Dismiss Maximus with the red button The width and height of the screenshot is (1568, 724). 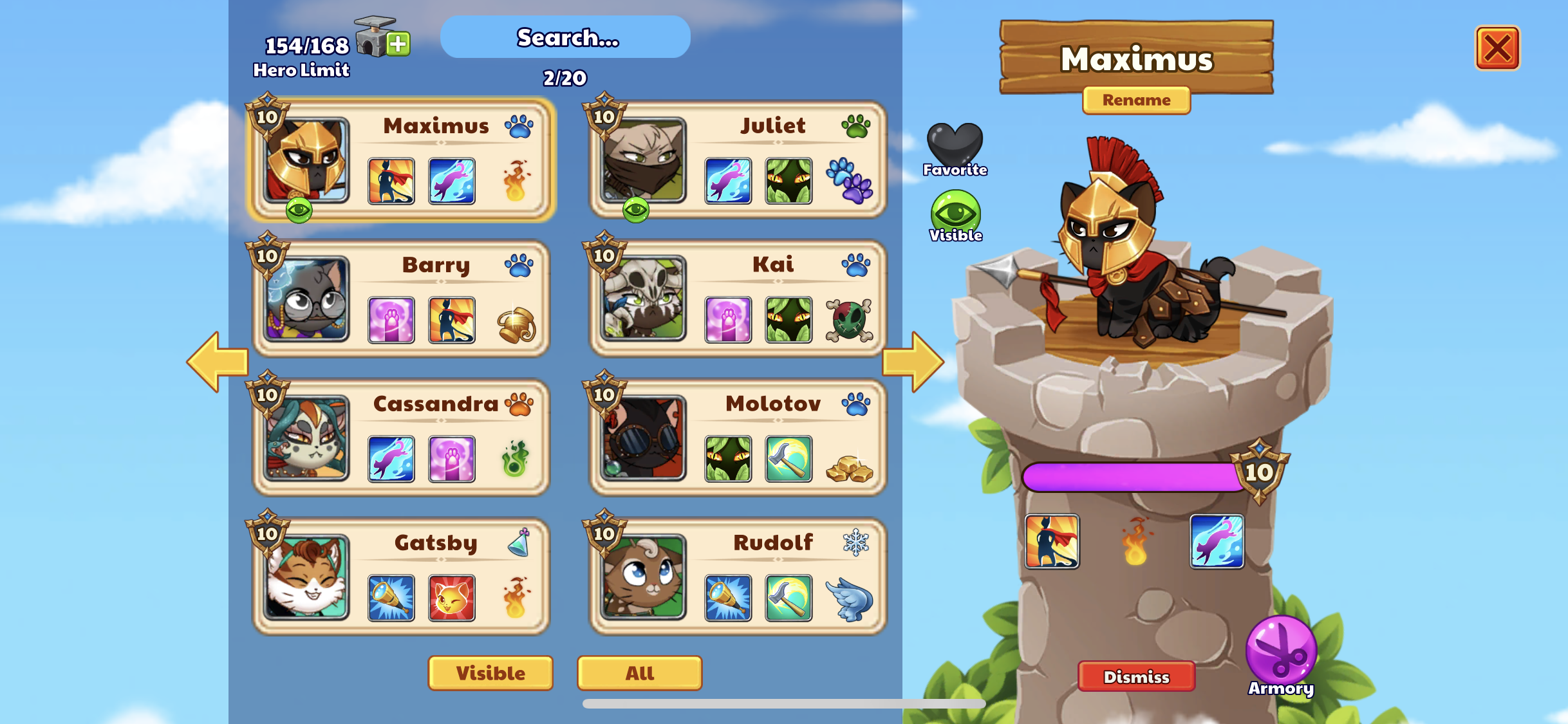point(1136,676)
